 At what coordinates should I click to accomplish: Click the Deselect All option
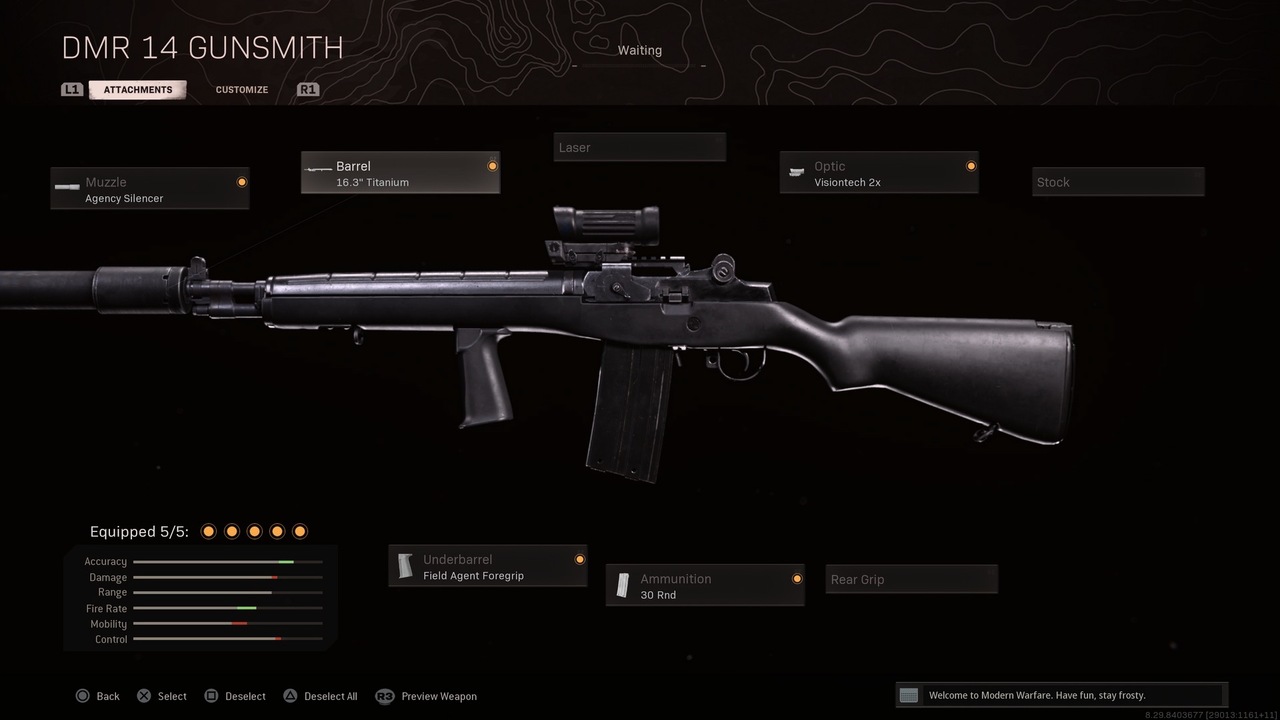[320, 696]
